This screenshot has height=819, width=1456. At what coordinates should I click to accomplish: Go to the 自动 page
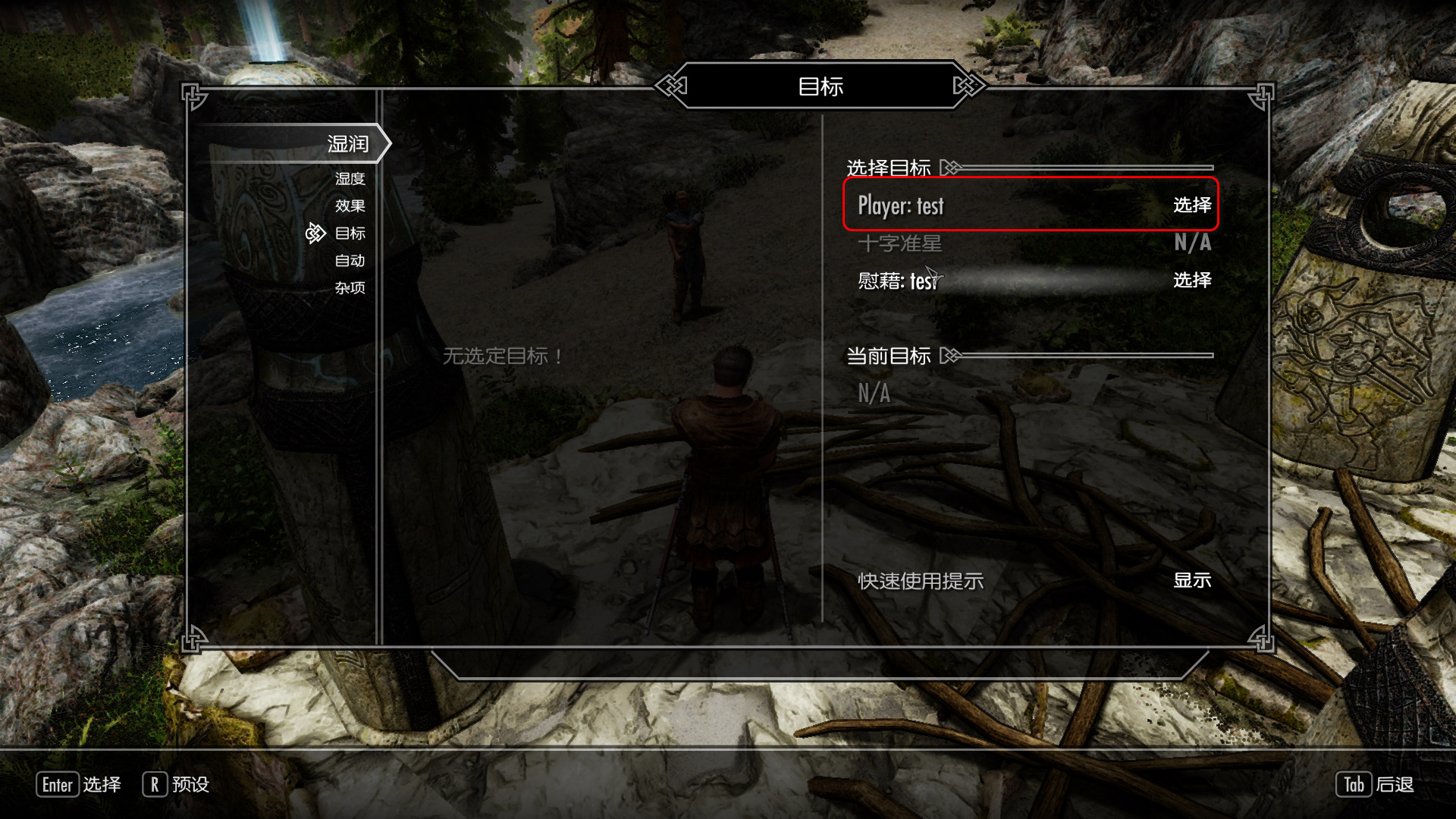(x=350, y=261)
